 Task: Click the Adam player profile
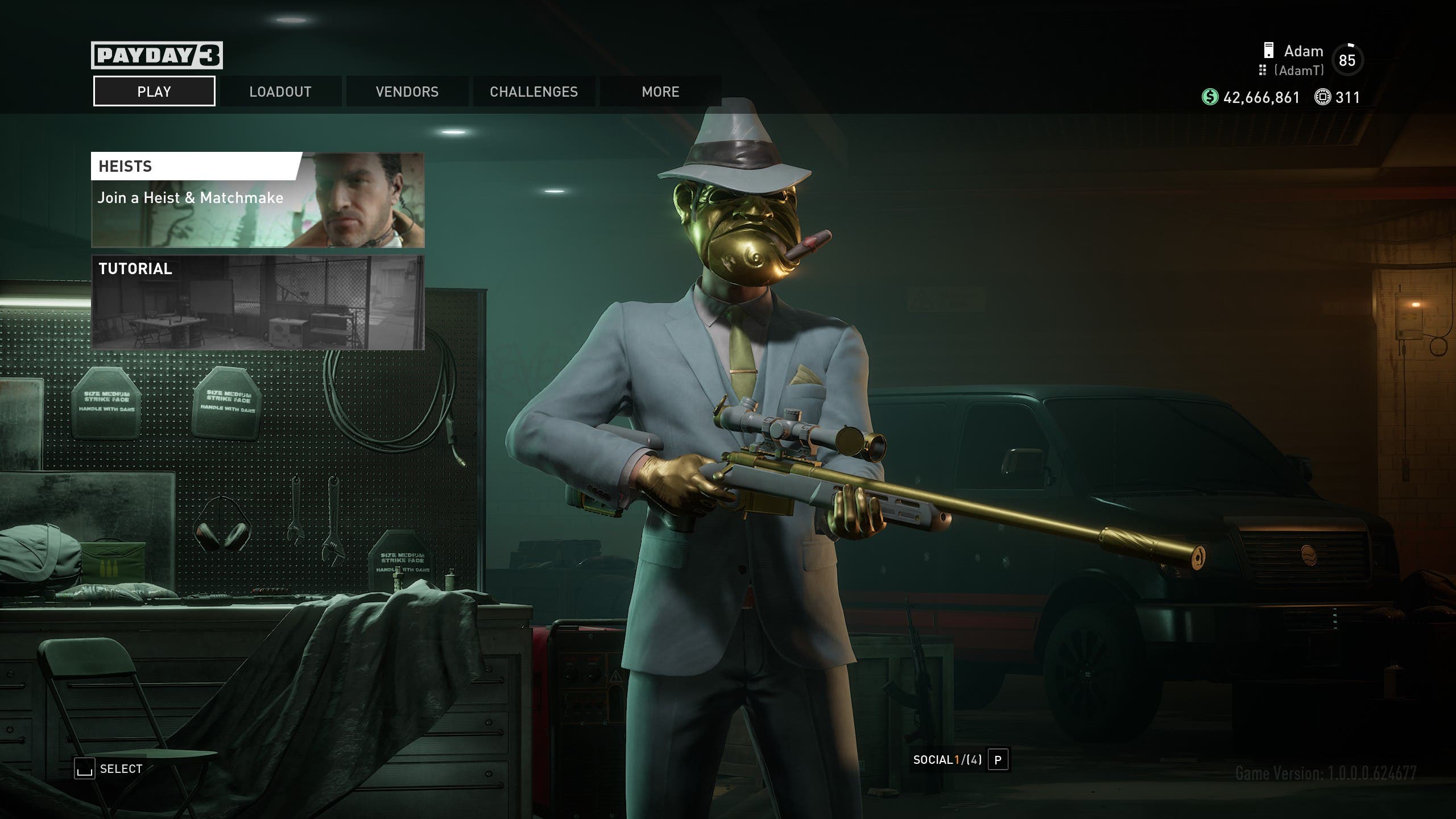(x=1304, y=59)
